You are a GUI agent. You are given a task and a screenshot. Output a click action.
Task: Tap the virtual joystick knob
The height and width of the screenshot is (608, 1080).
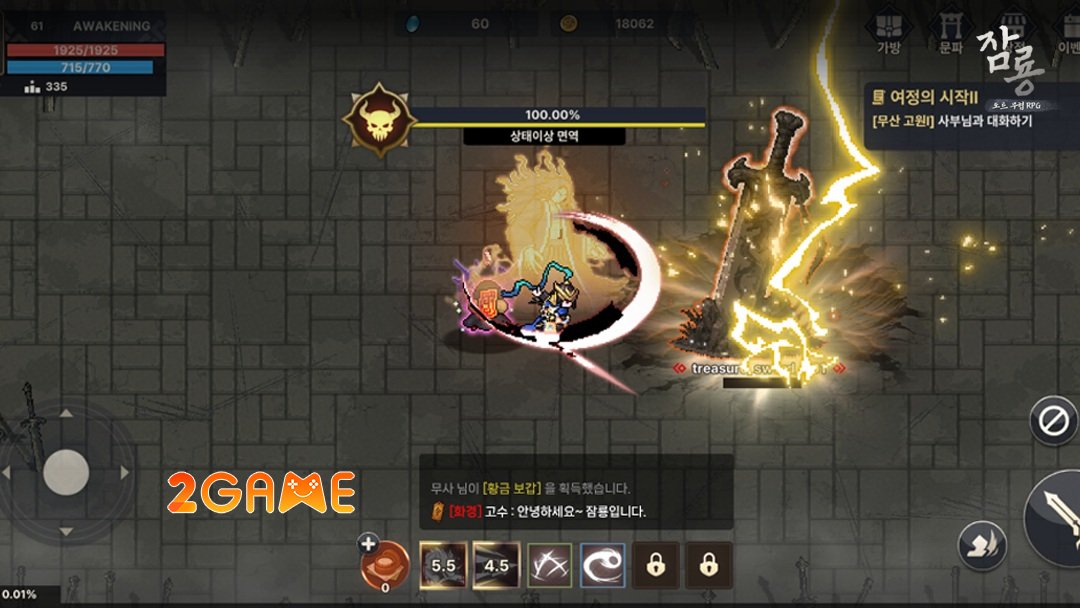(66, 471)
